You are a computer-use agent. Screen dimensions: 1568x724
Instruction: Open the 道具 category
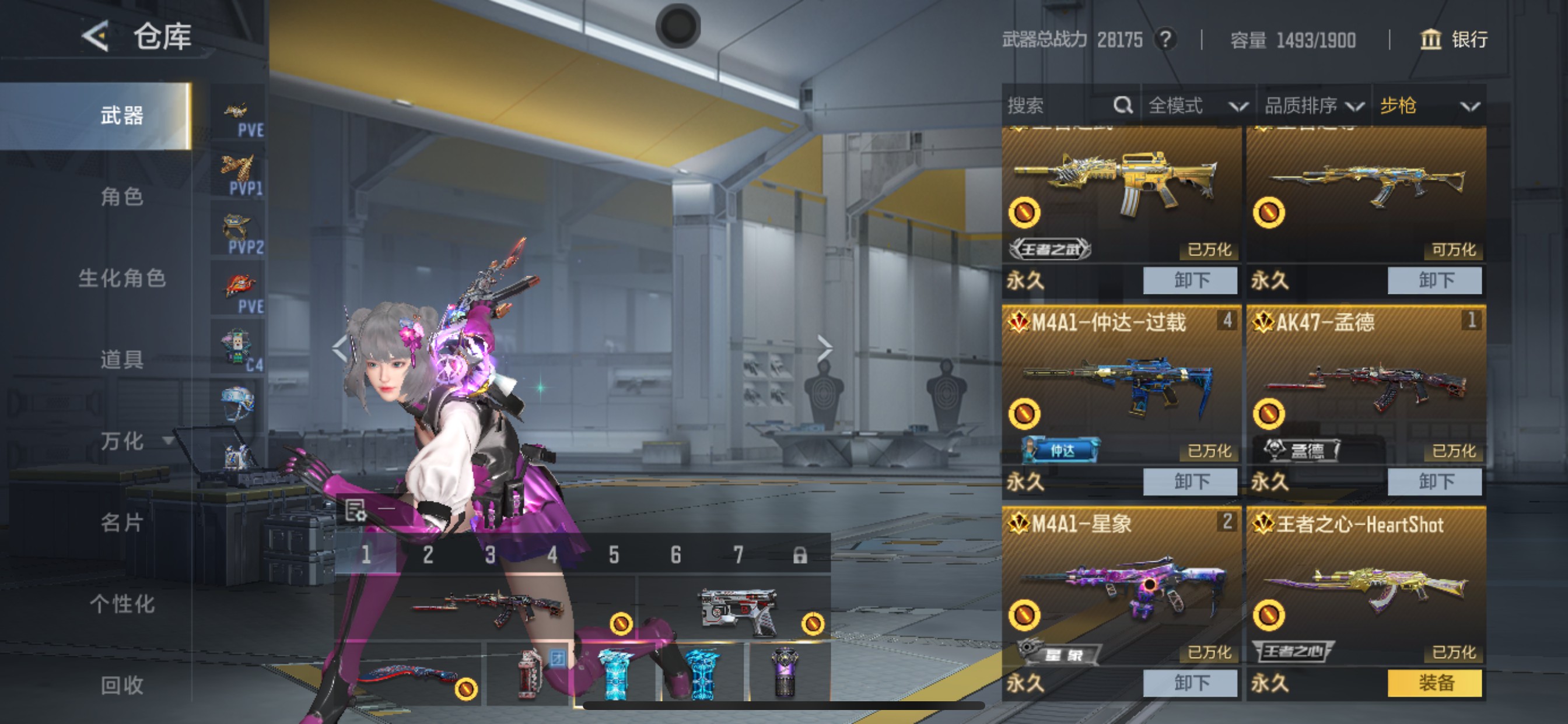122,360
